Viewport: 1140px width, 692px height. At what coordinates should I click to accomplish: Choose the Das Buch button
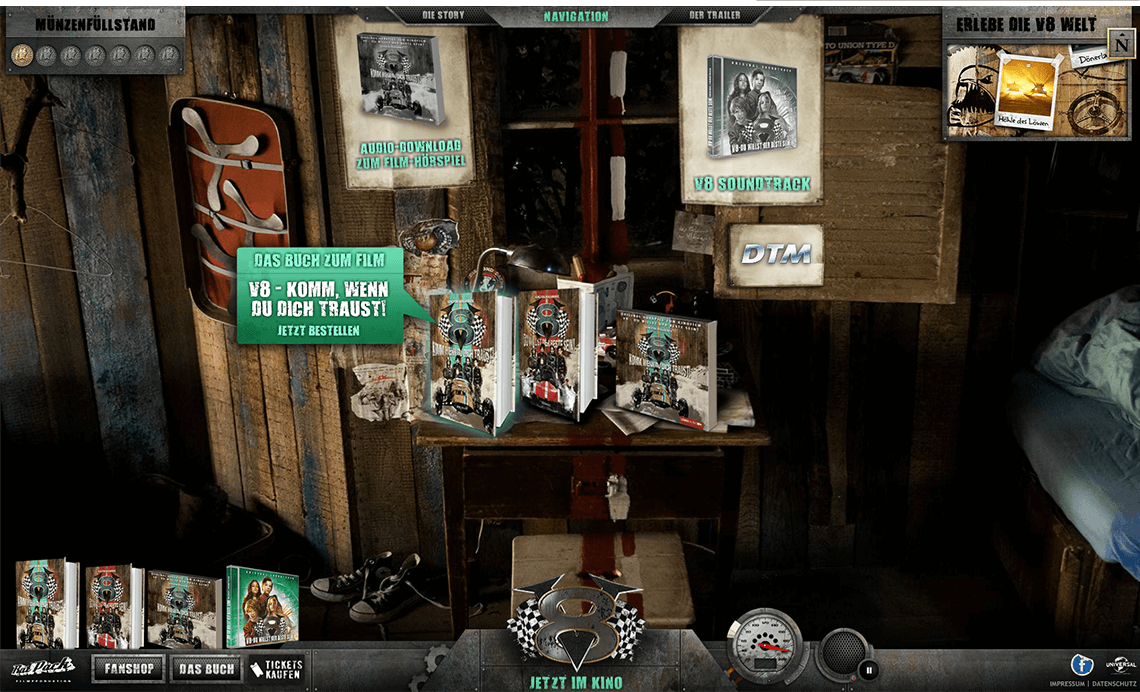point(206,669)
